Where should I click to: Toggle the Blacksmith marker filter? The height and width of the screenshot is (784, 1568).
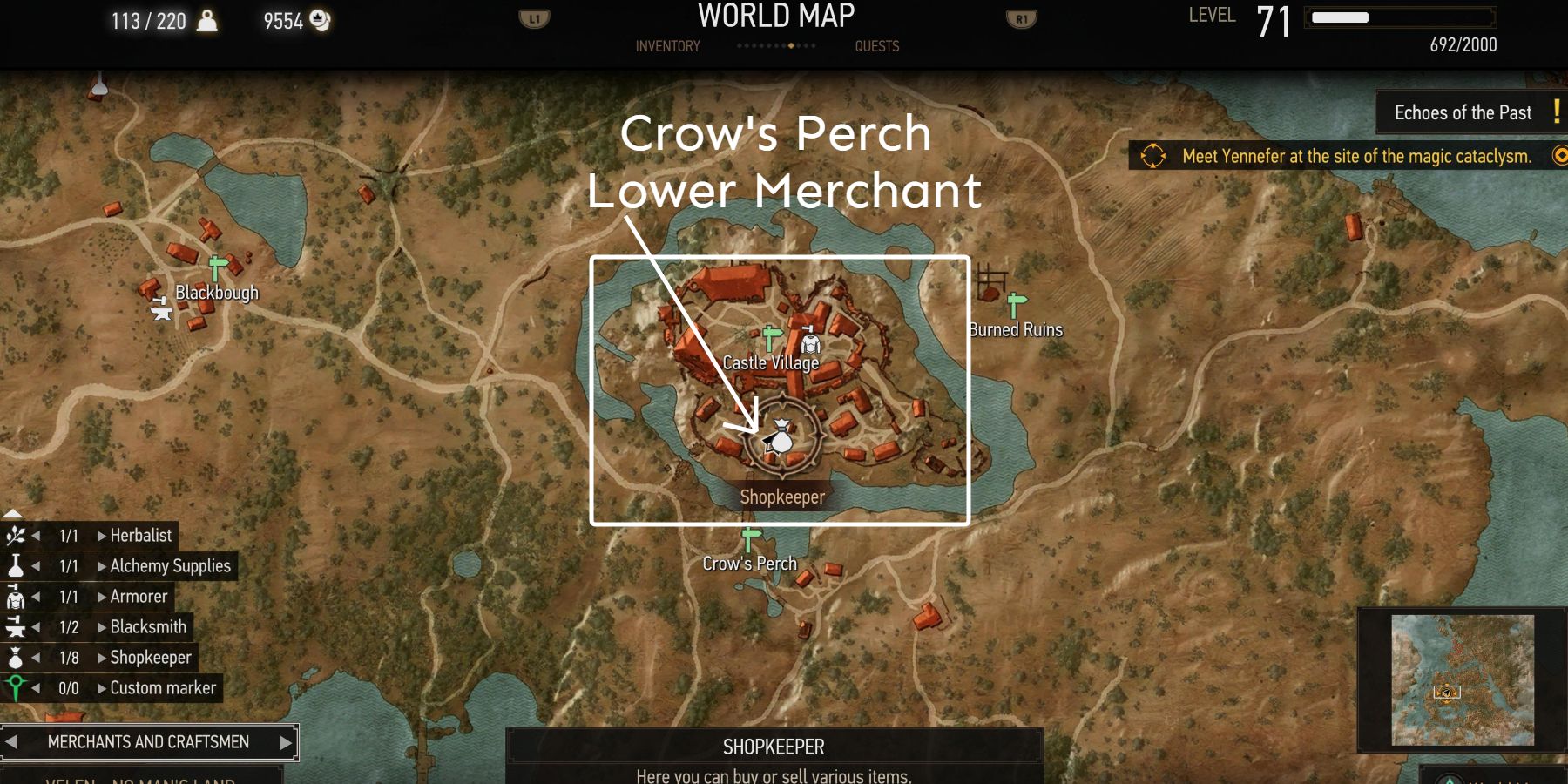click(17, 626)
